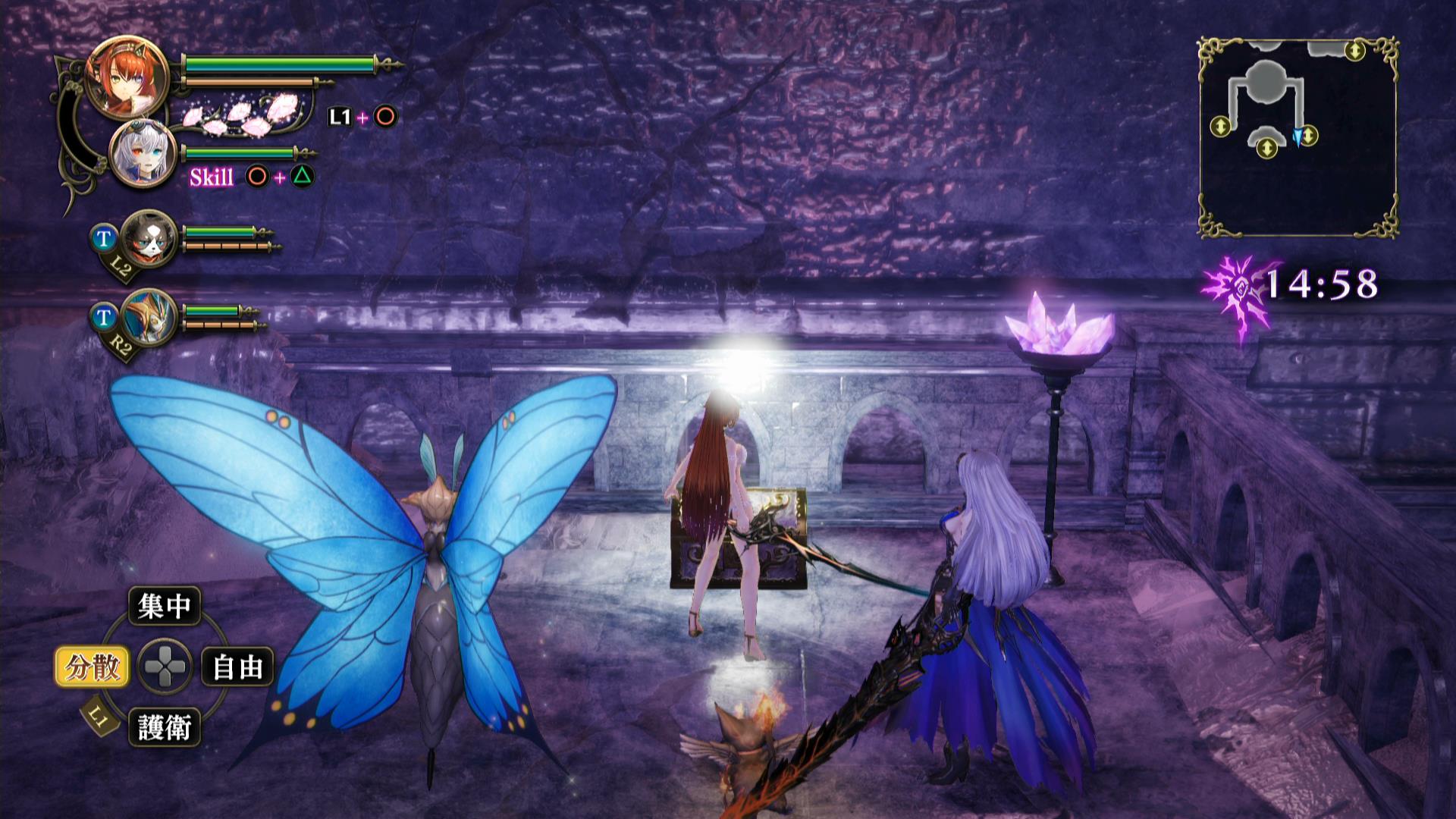Open the dungeon minimap
The width and height of the screenshot is (1456, 819).
pyautogui.click(x=1298, y=137)
